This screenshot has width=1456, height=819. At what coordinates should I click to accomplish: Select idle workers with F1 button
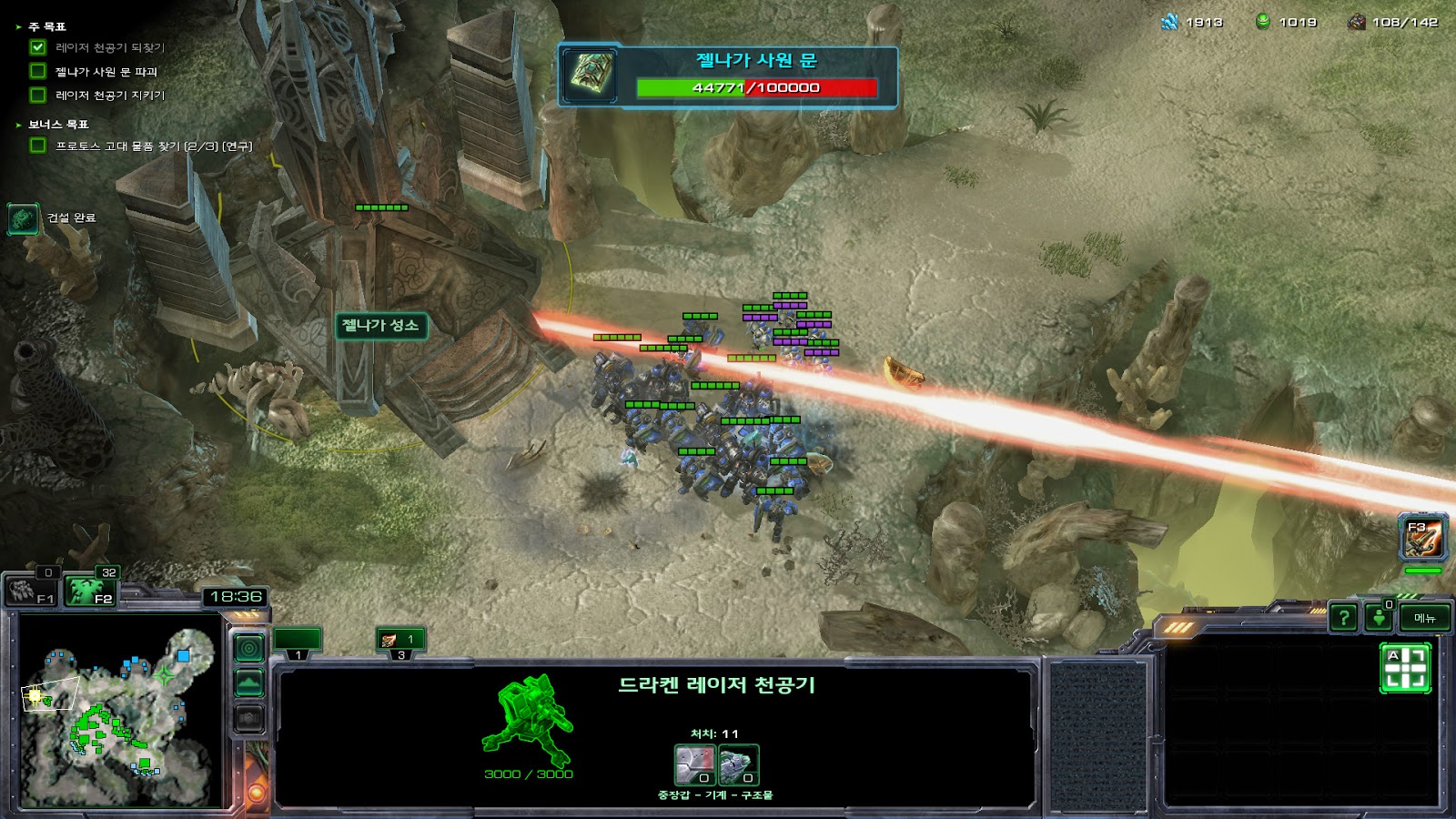(33, 592)
